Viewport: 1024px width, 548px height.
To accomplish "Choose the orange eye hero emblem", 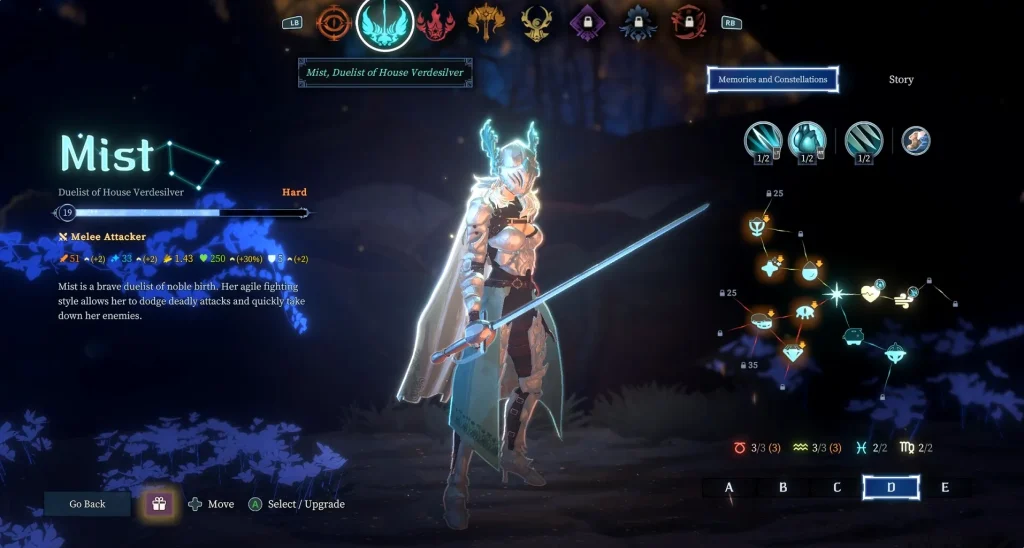I will [334, 22].
